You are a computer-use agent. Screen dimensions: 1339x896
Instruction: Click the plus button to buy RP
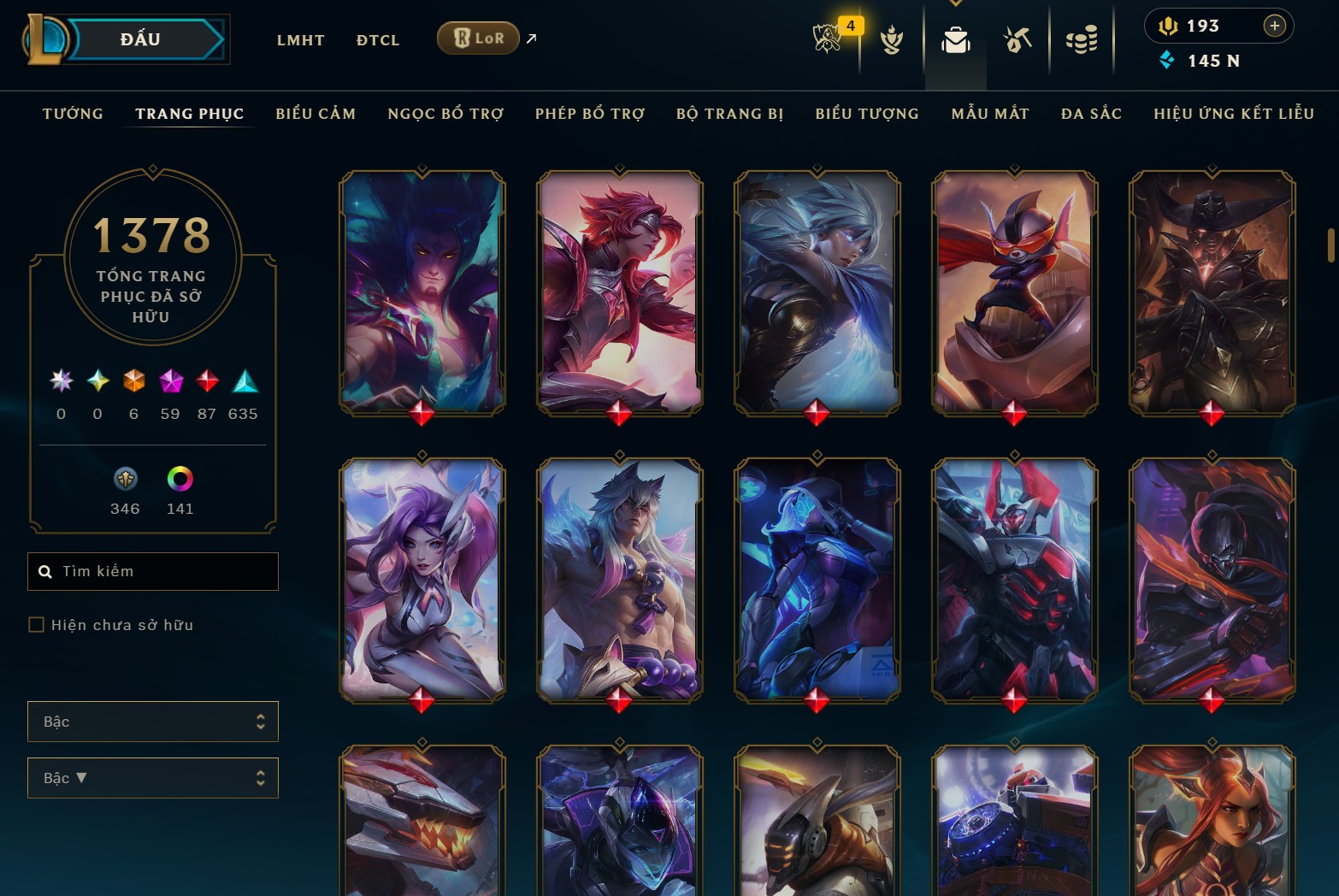click(x=1275, y=26)
